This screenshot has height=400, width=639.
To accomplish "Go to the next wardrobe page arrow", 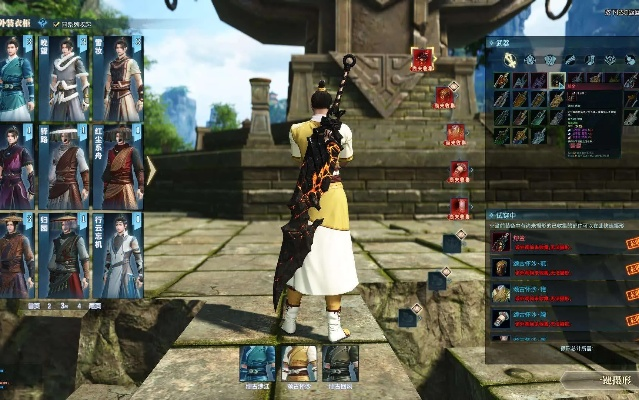I will (x=151, y=166).
